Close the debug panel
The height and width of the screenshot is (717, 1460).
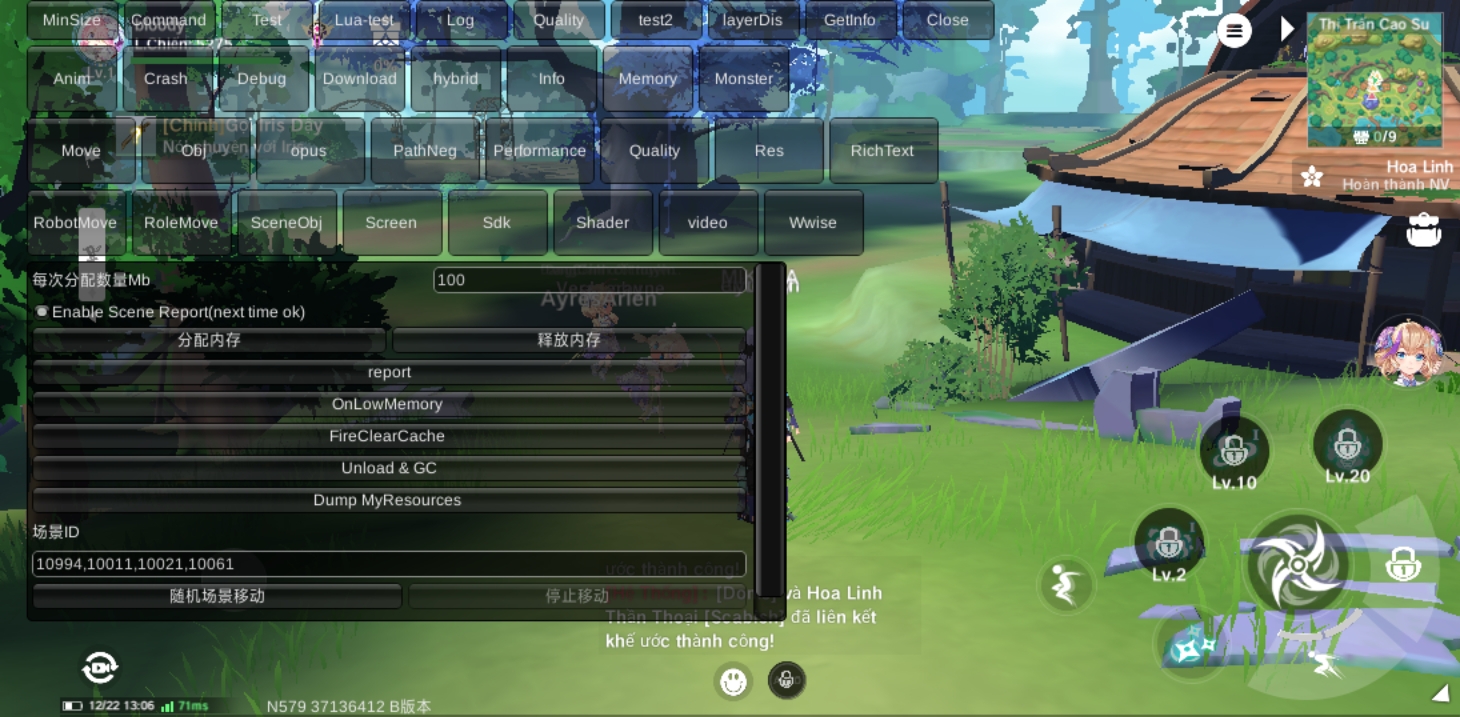click(947, 20)
